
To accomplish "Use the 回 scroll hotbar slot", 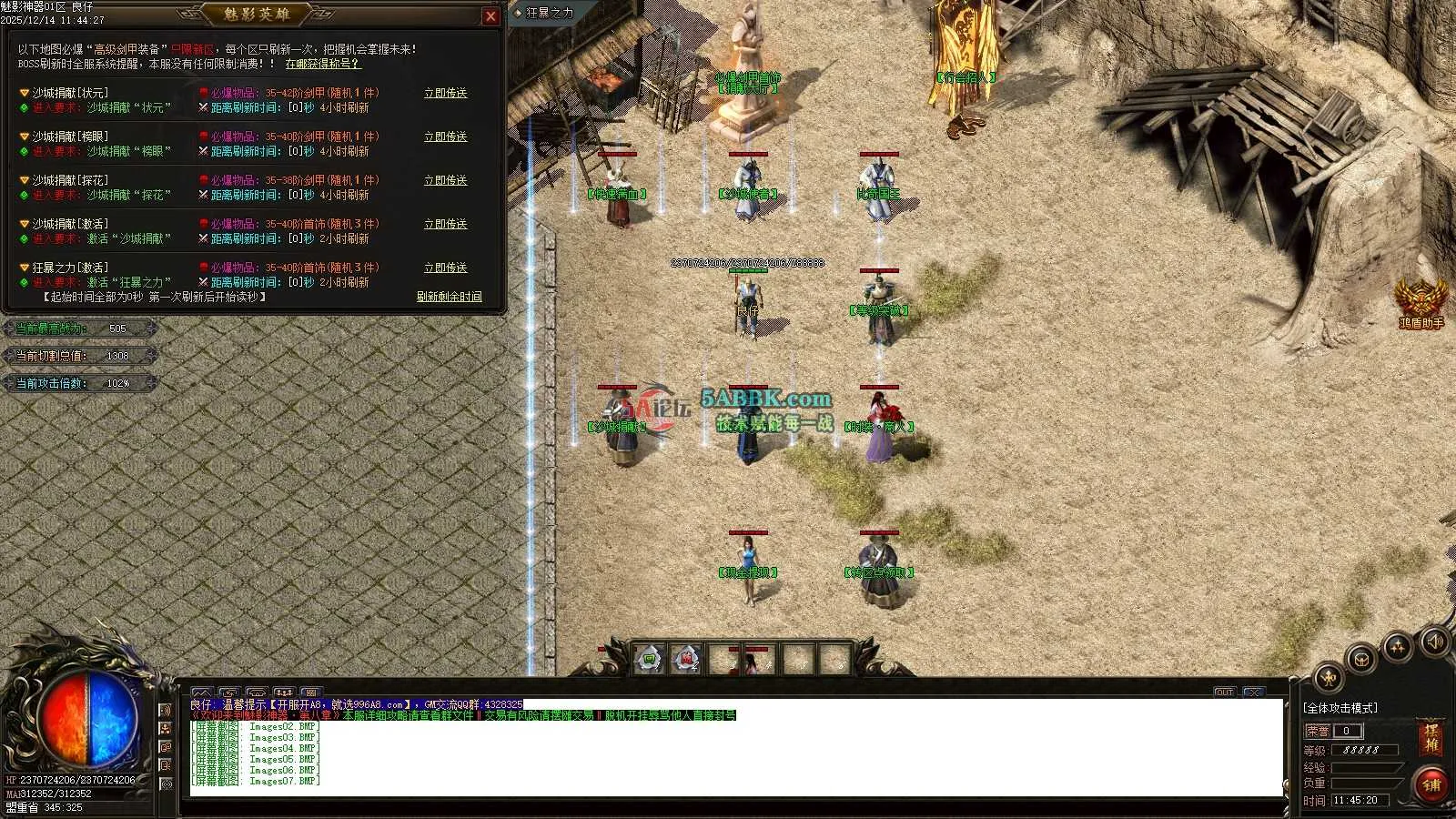I will 649,658.
